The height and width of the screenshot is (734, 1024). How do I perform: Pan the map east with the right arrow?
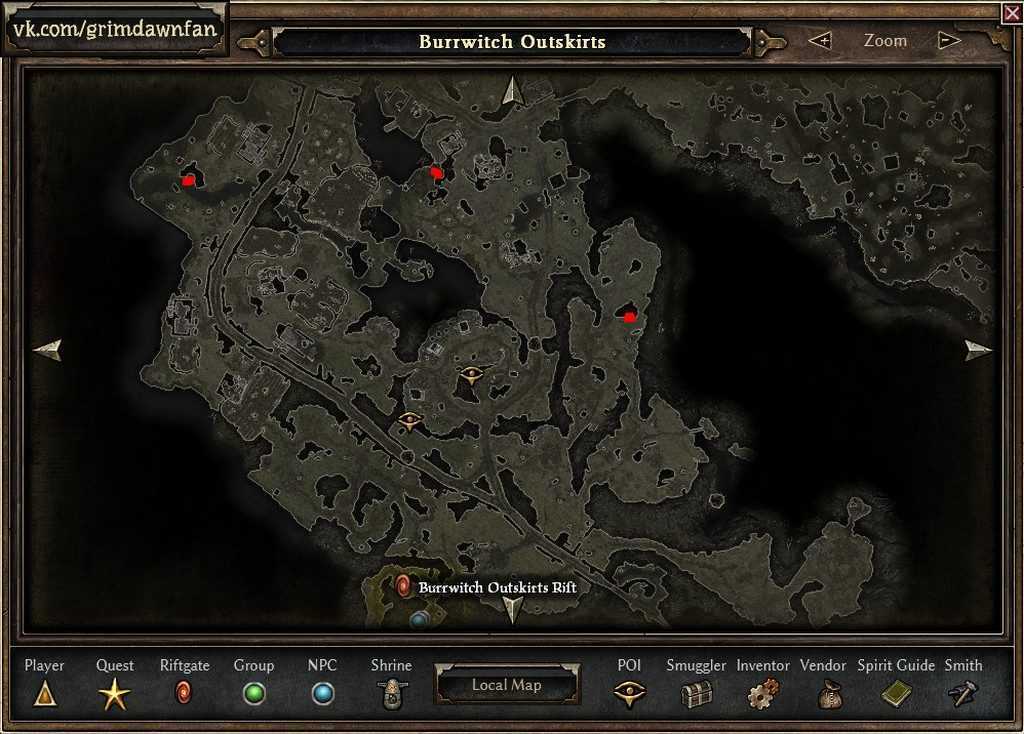(x=978, y=349)
